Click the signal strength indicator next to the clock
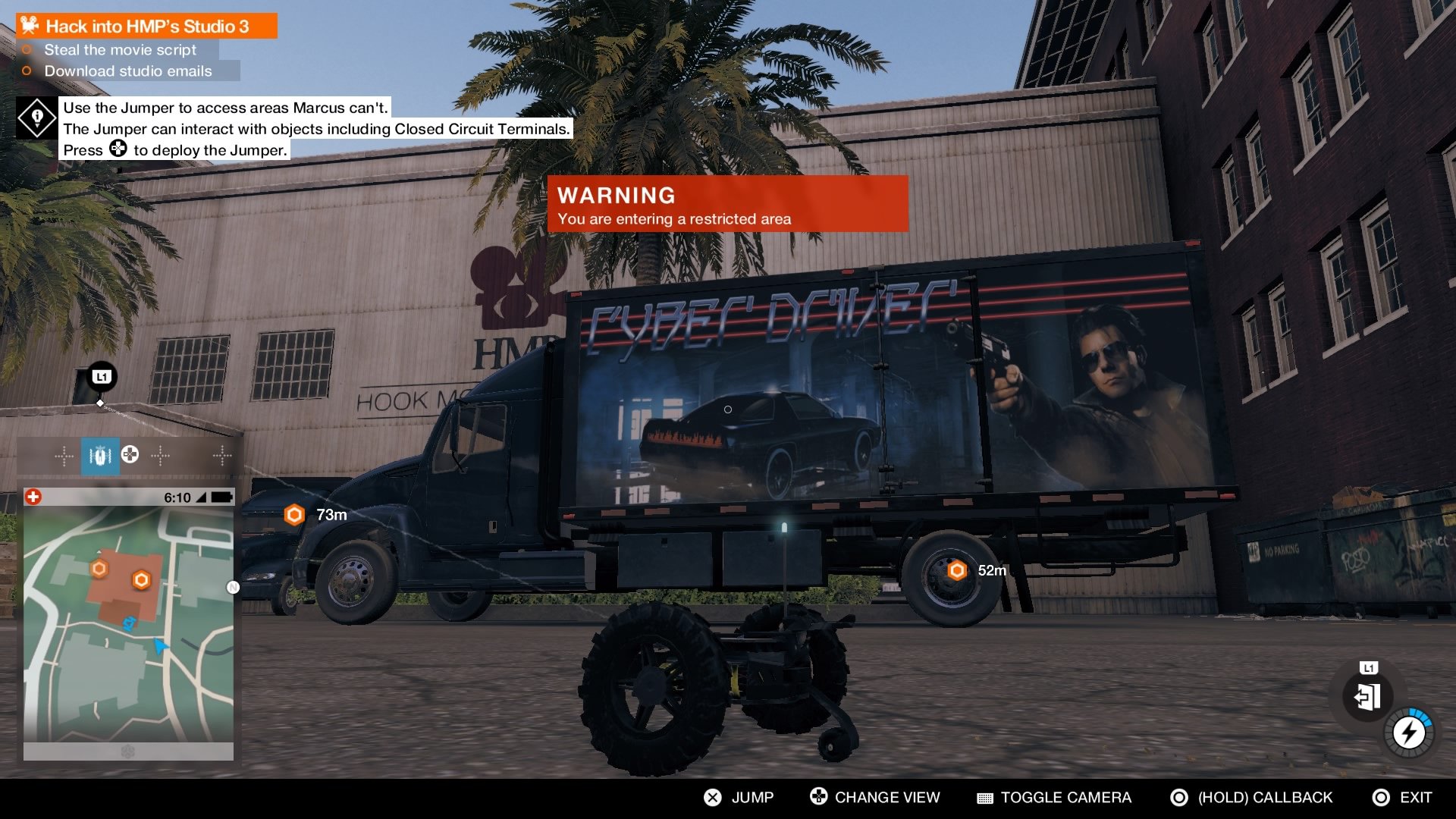Image resolution: width=1456 pixels, height=819 pixels. click(x=202, y=498)
